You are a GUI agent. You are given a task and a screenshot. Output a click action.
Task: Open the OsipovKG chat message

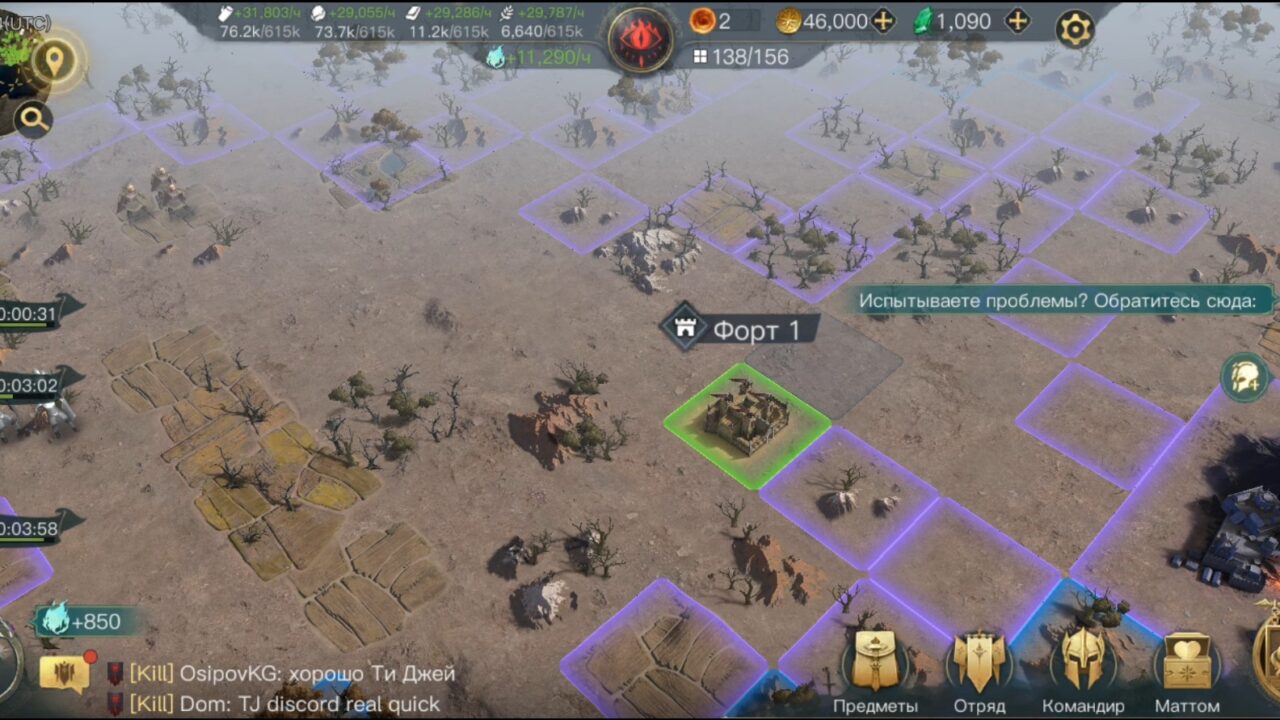(x=290, y=674)
